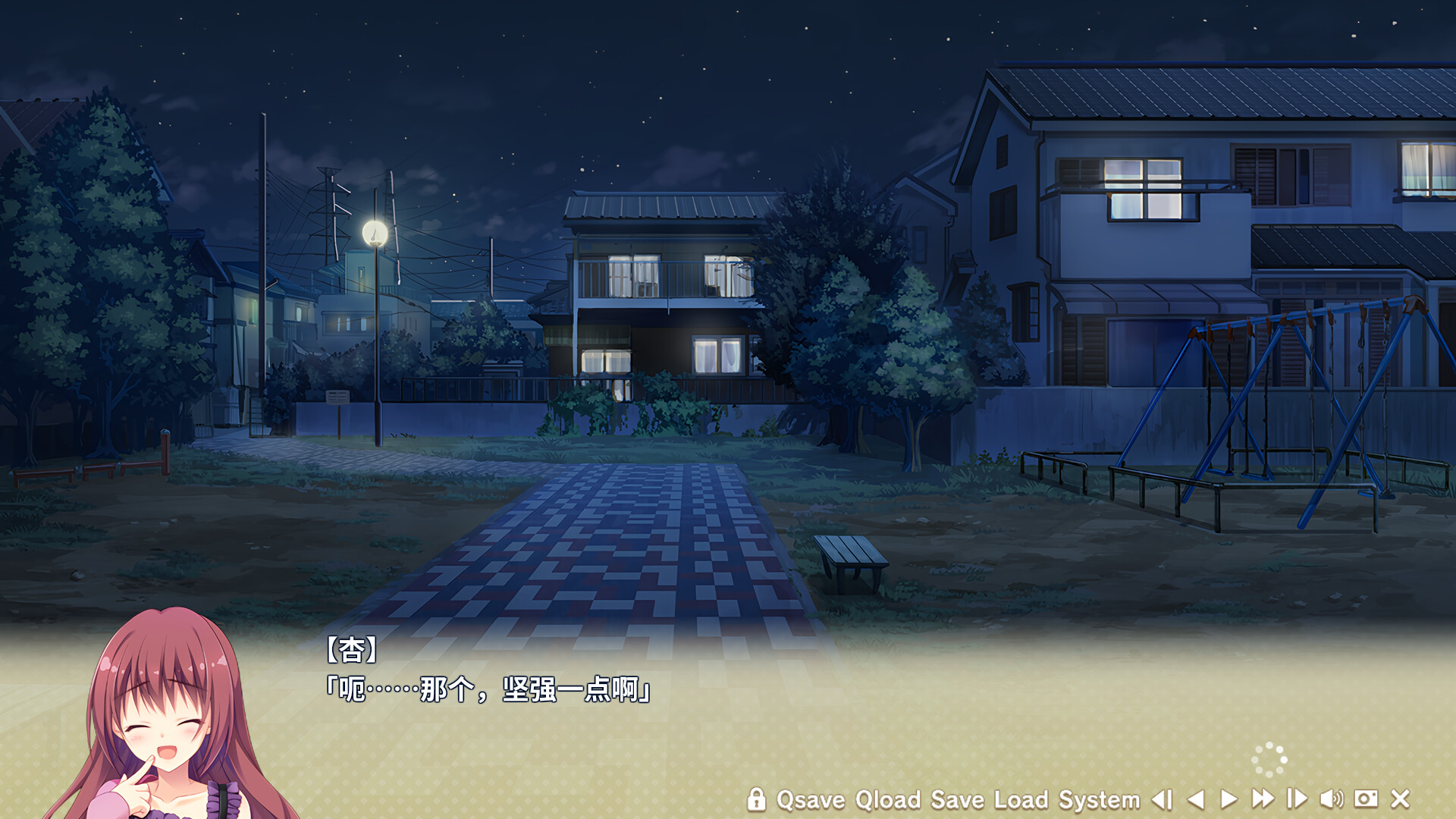Toggle the padlock lock icon

pos(756,799)
